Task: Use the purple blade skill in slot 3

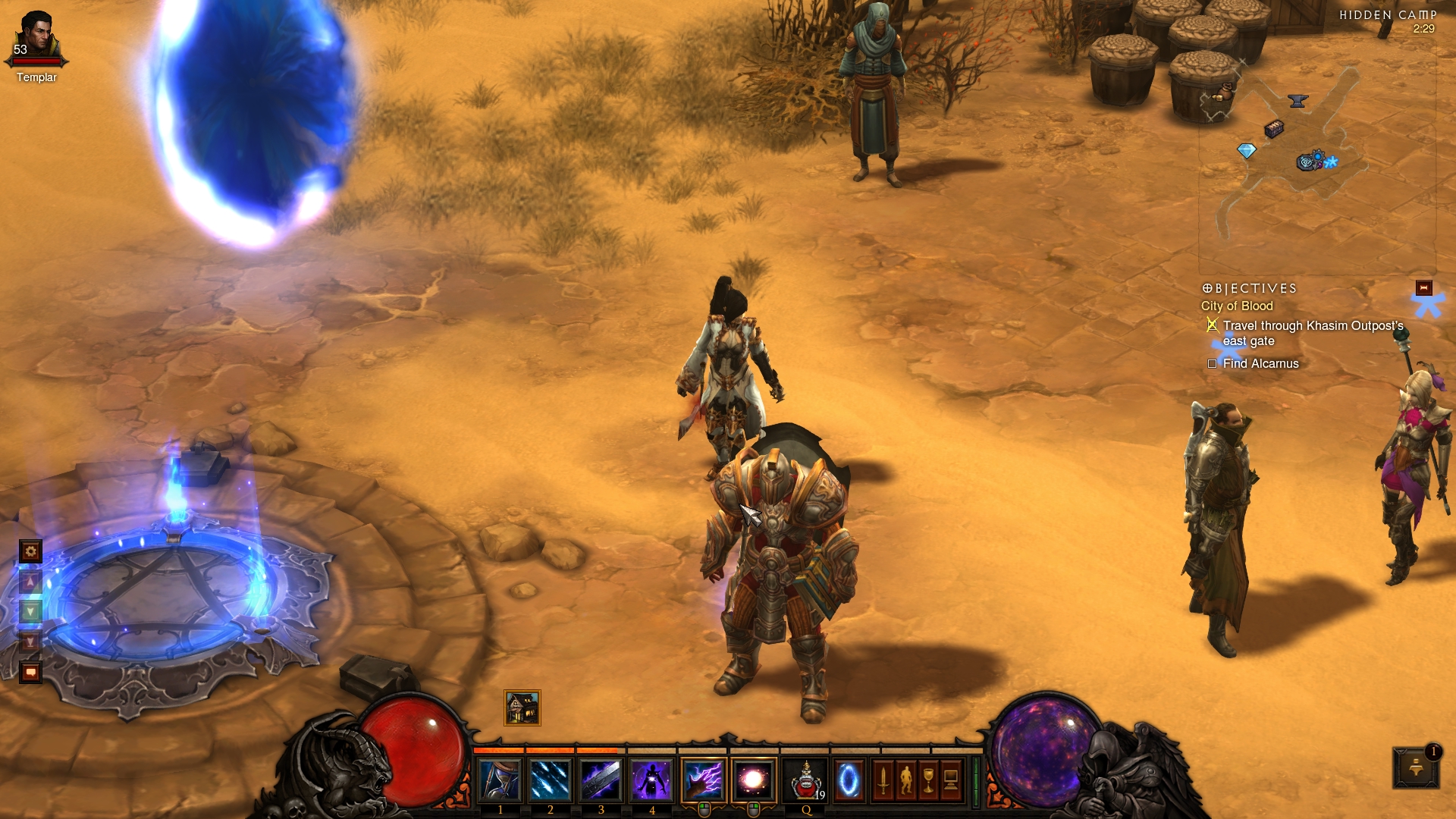Action: tap(601, 780)
